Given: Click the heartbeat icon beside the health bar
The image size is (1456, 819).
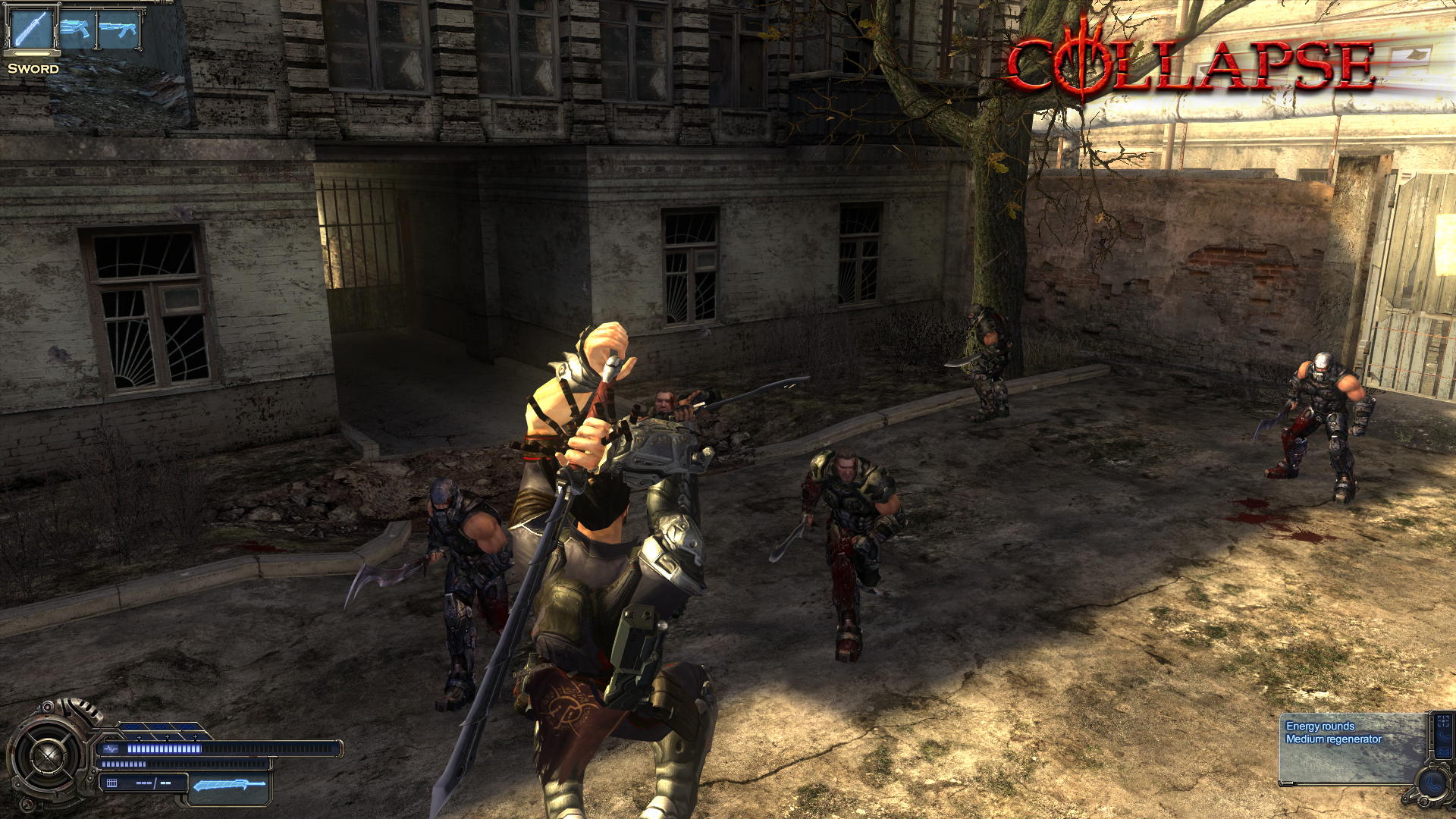Looking at the screenshot, I should click(111, 749).
